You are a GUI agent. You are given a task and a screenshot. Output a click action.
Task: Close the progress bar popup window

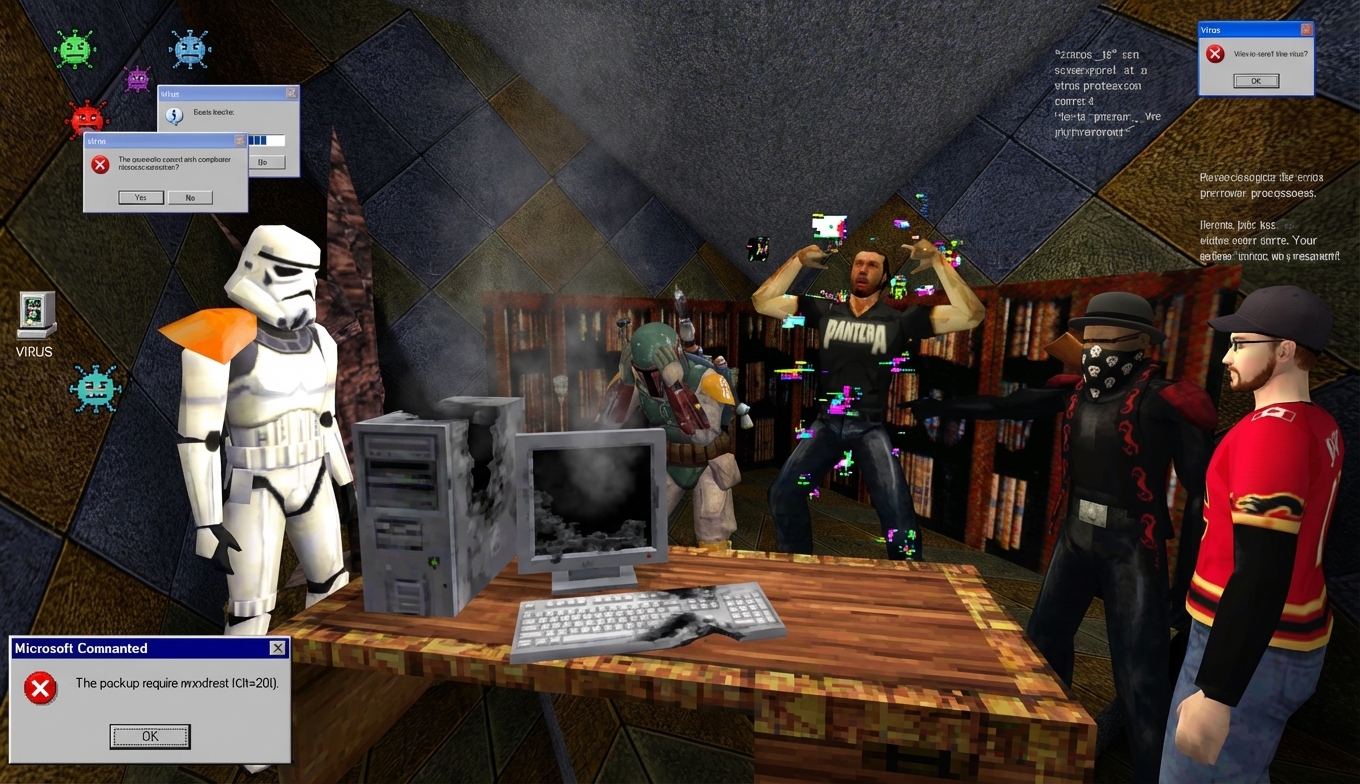[x=291, y=93]
